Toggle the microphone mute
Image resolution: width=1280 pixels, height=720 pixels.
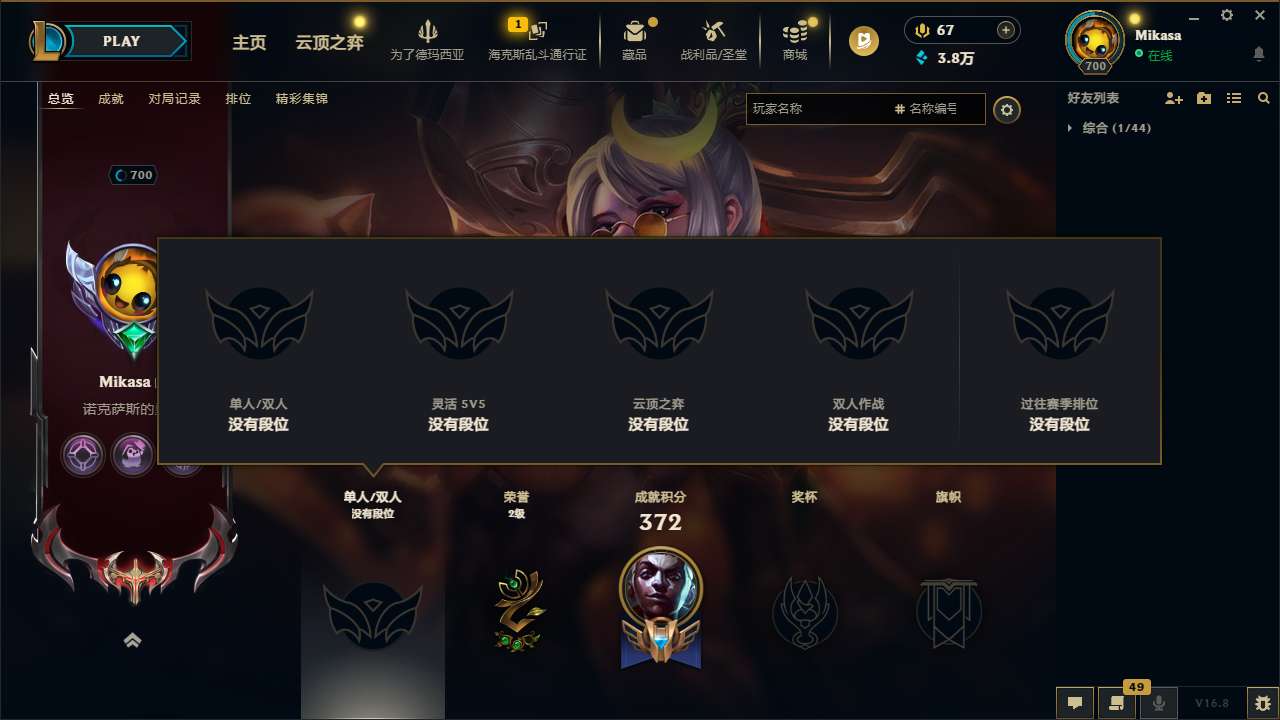(x=1158, y=703)
